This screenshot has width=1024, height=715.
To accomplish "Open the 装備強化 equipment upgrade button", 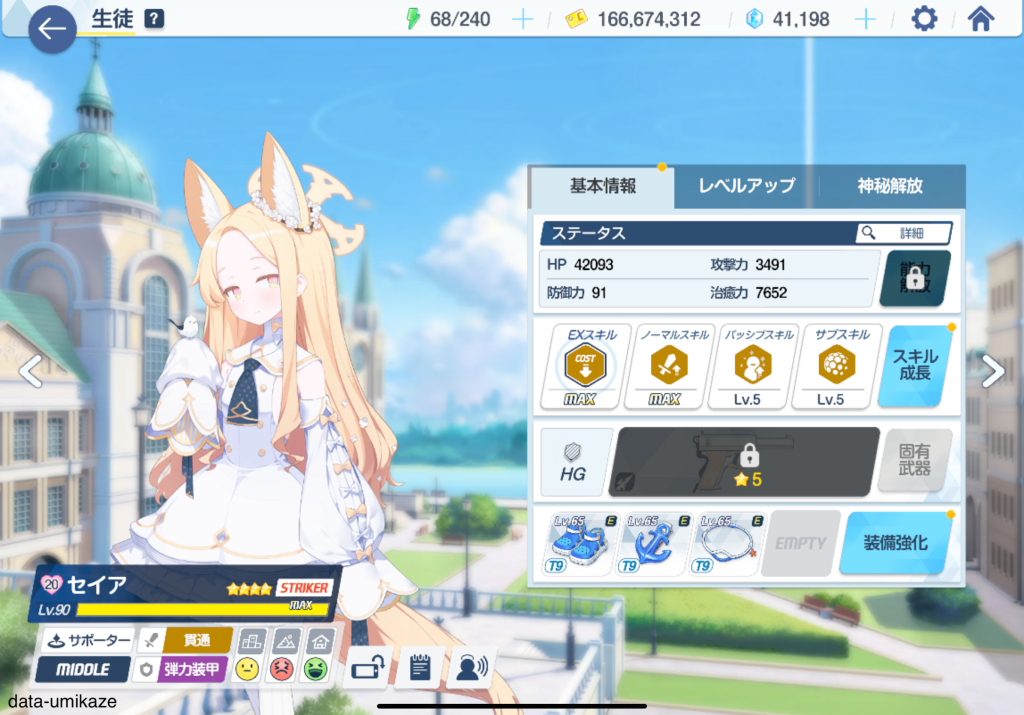I will [x=894, y=543].
